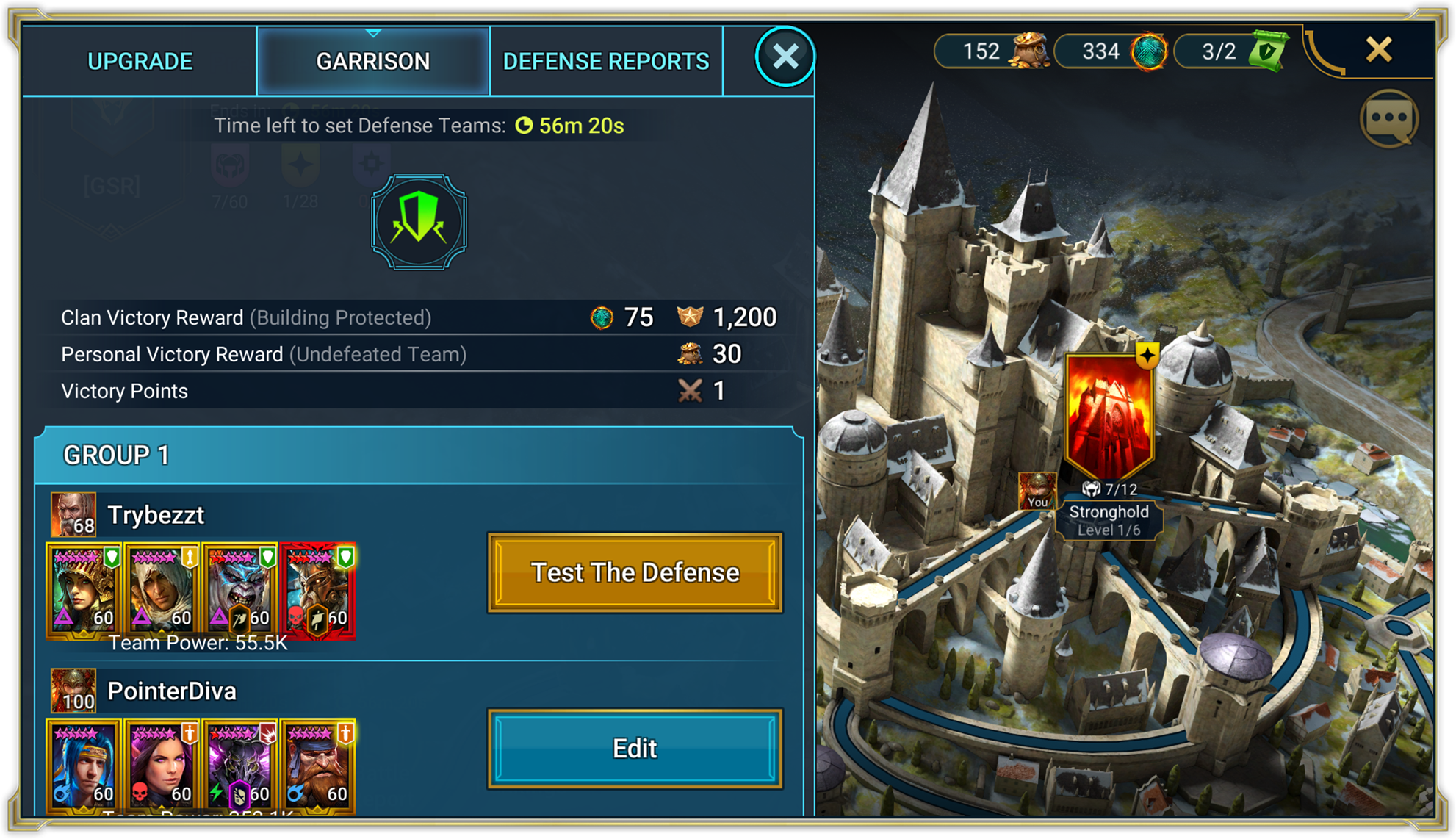Screen dimensions: 1456x839
Task: Inspect PointerDiva's blue-haired champion portrait
Action: pyautogui.click(x=84, y=766)
